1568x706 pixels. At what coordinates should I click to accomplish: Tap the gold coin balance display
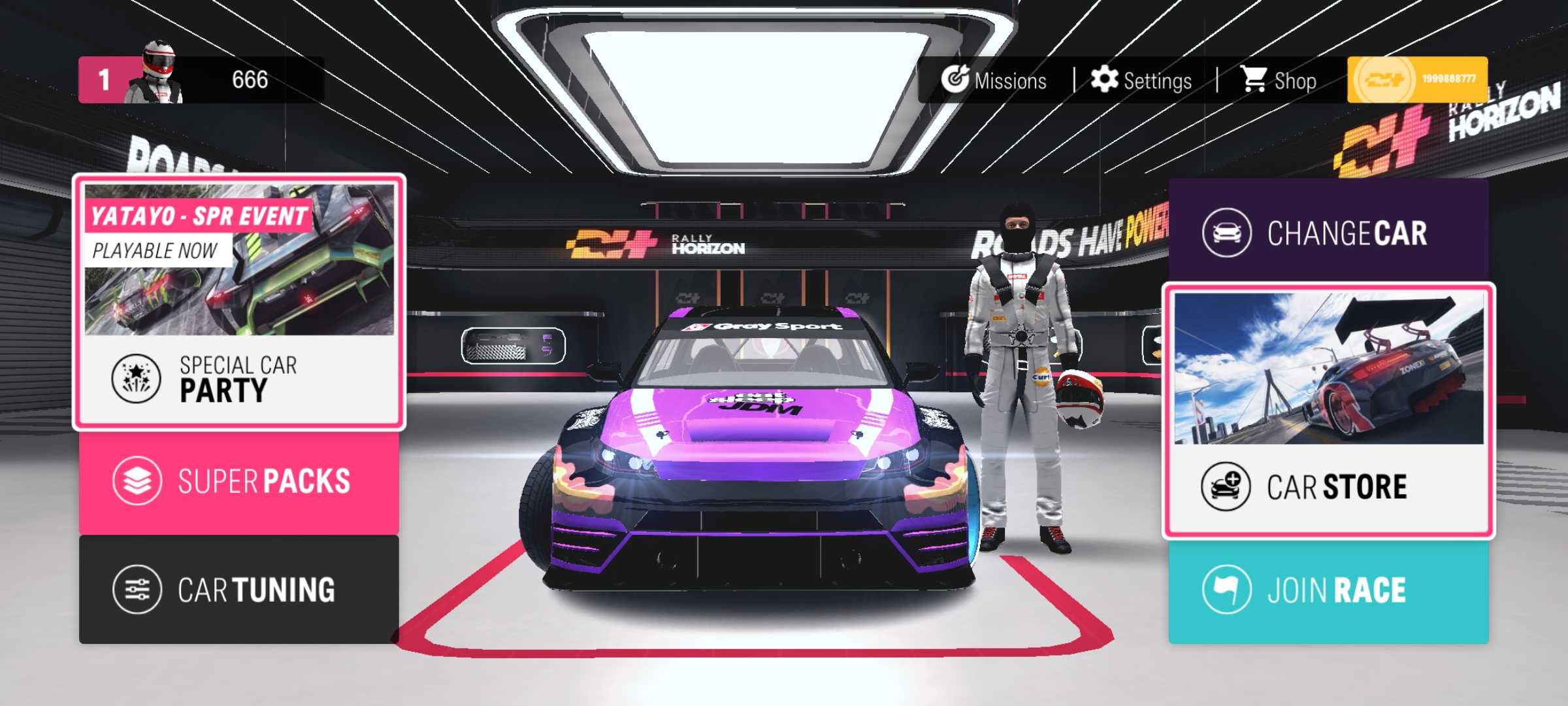click(1417, 80)
